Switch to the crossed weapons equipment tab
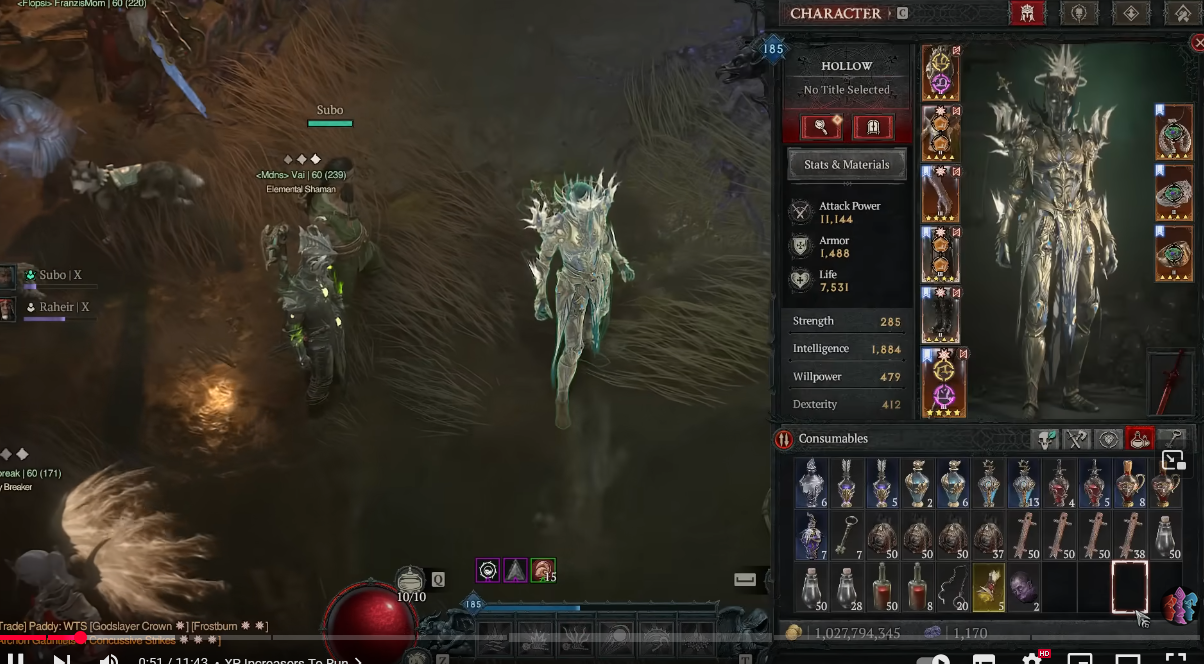 pos(1077,439)
